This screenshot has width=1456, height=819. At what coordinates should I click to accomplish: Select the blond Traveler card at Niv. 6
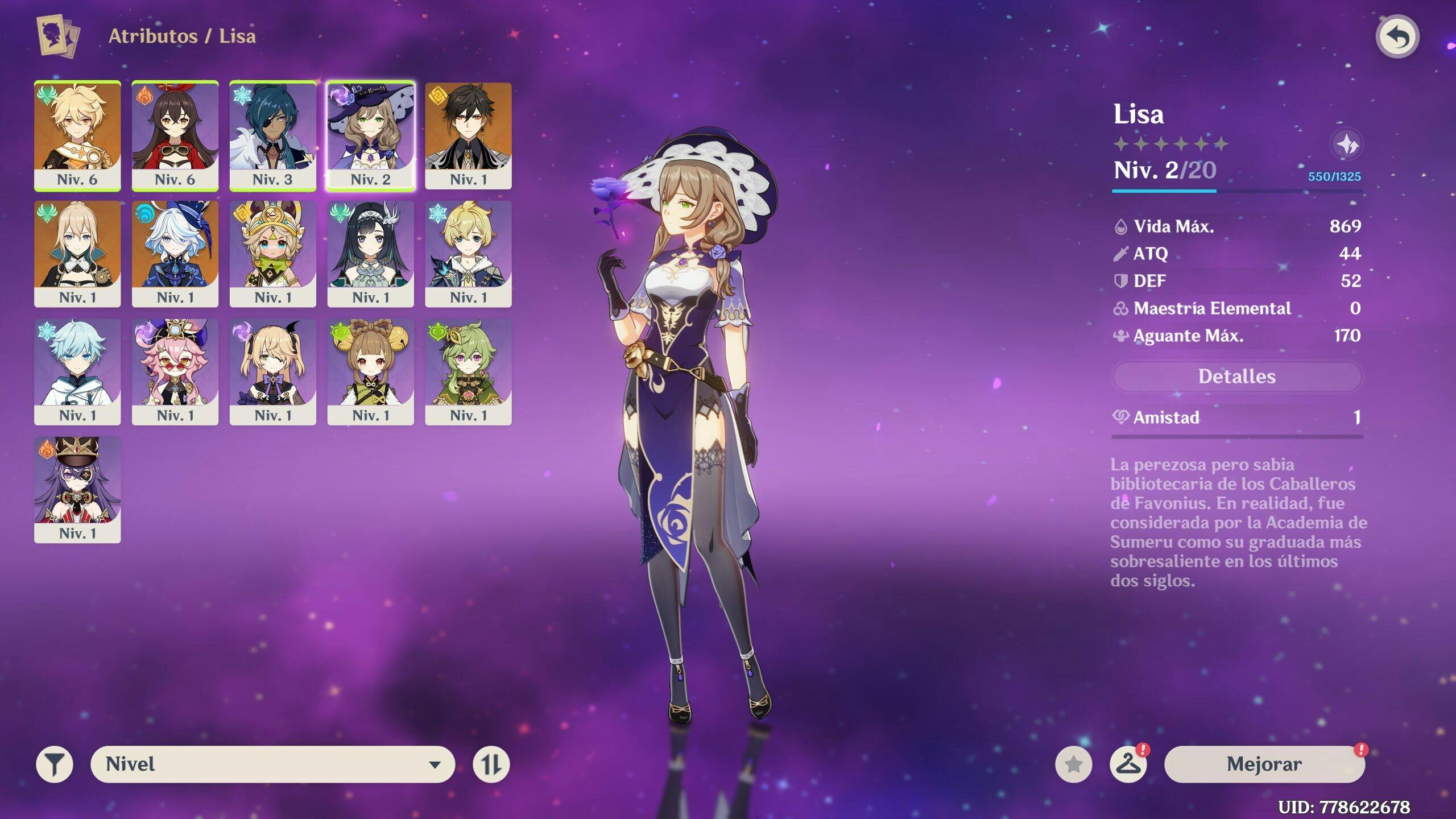coord(77,135)
